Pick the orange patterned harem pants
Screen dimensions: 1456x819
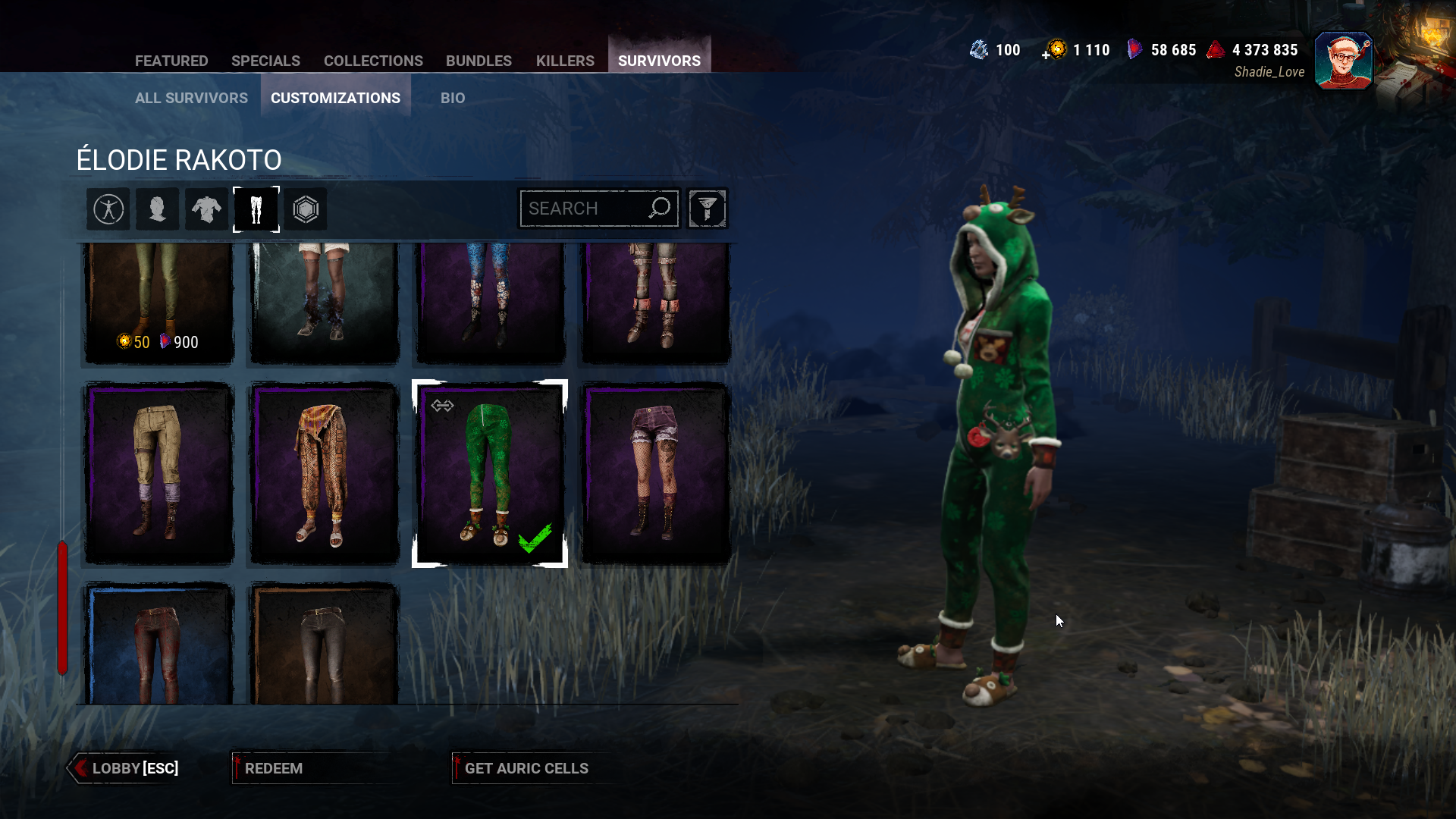click(325, 473)
